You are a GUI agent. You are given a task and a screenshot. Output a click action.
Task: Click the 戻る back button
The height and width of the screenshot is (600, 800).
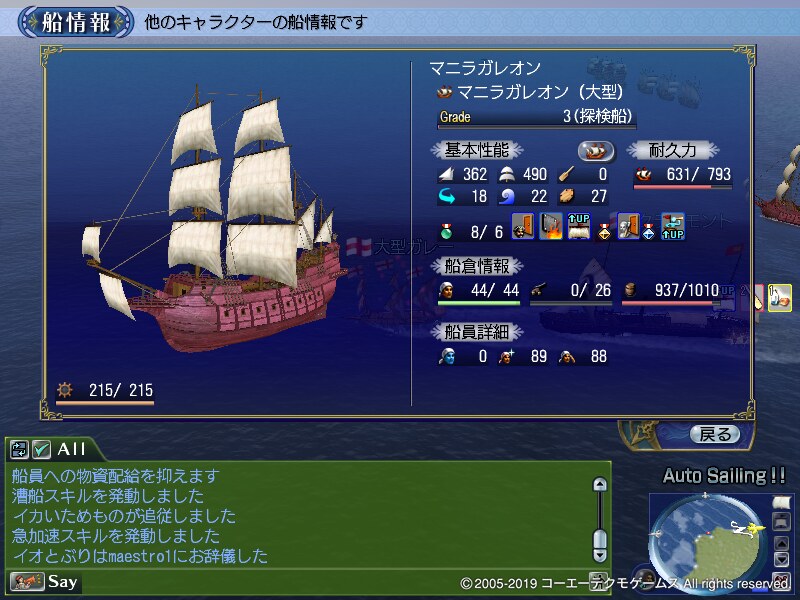pyautogui.click(x=715, y=434)
